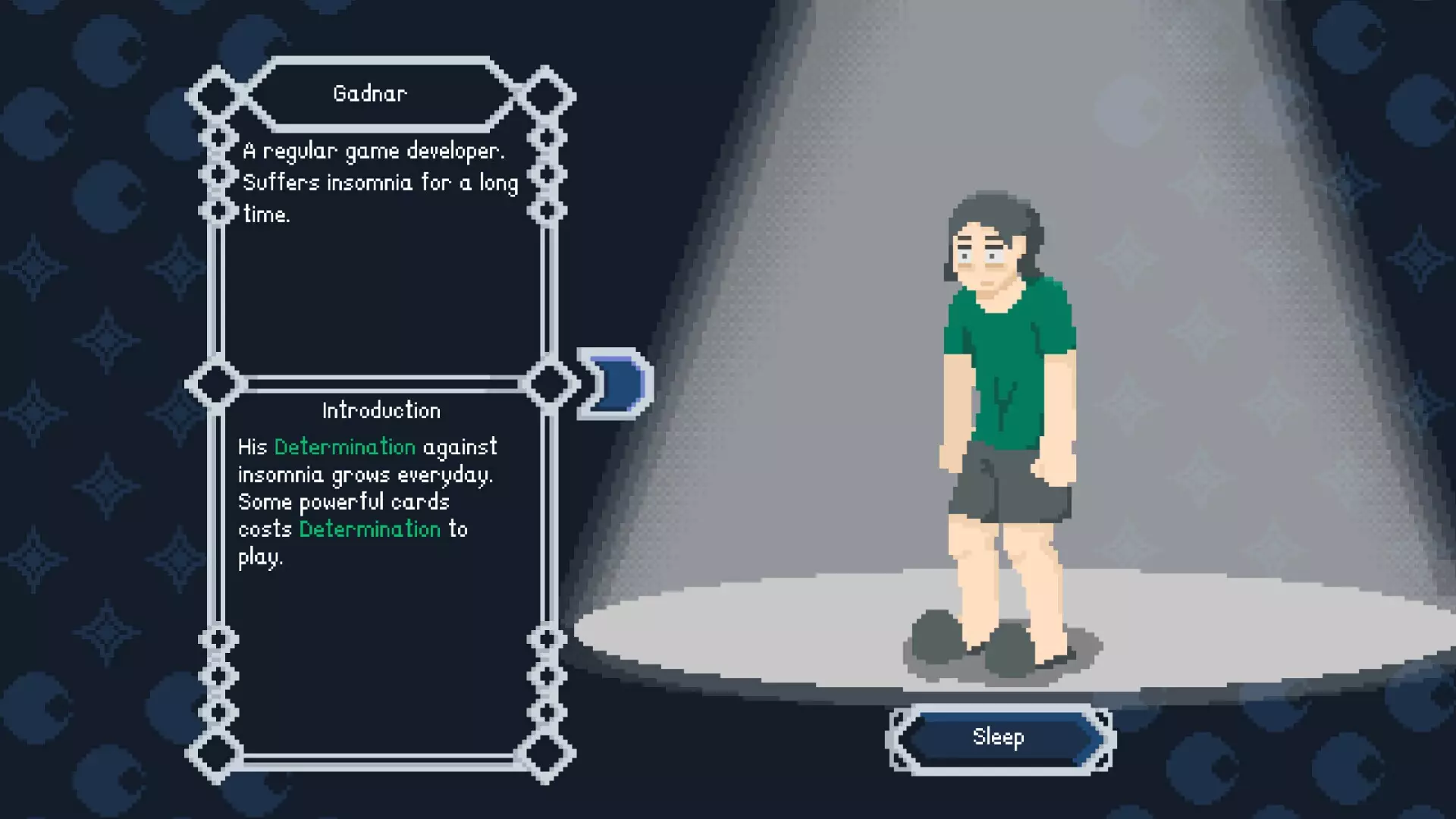Click the Sleep button
The width and height of the screenshot is (1456, 819).
[999, 738]
